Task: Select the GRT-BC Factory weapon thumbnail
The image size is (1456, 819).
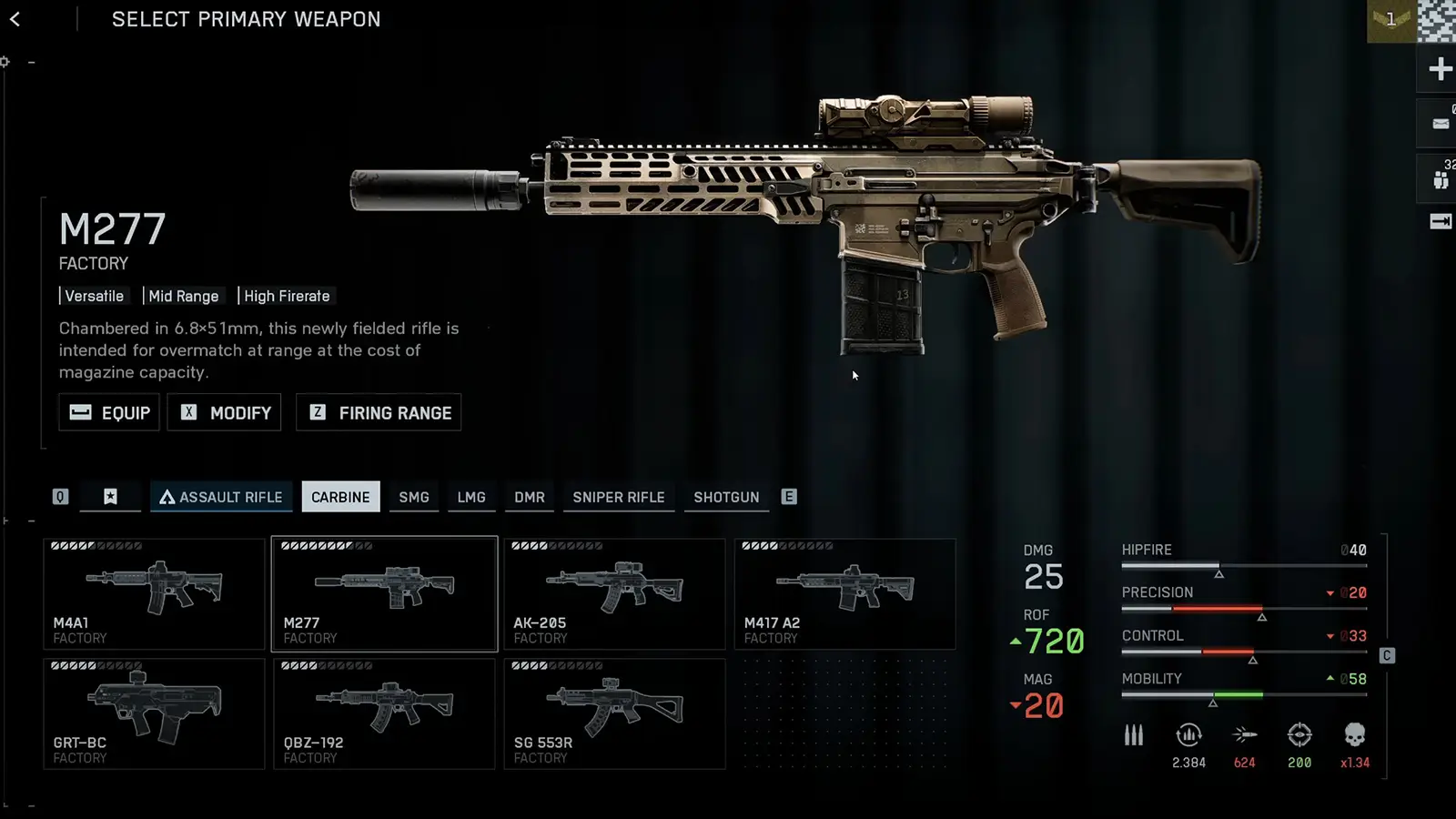Action: (153, 714)
